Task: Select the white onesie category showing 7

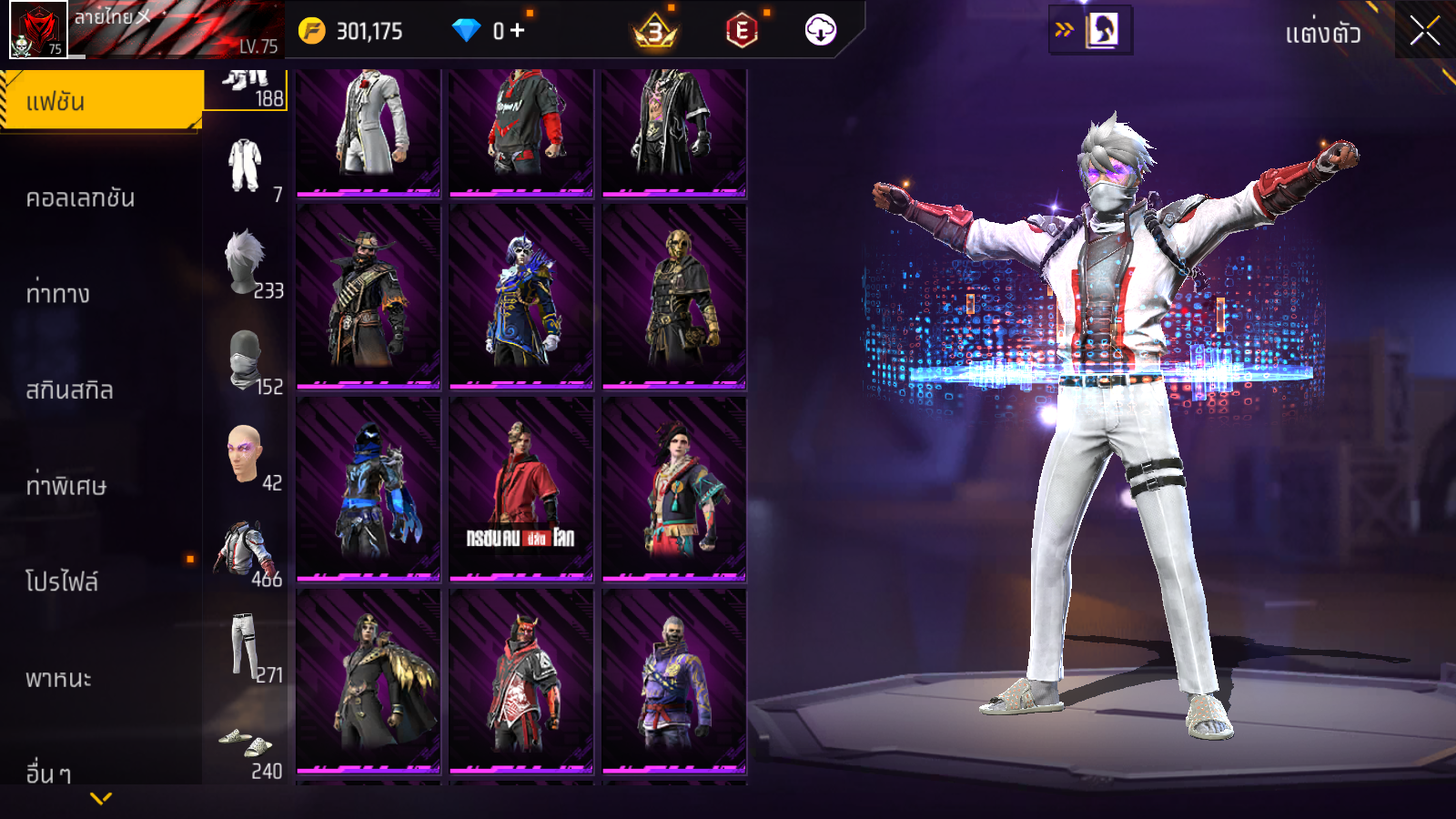Action: pyautogui.click(x=246, y=167)
